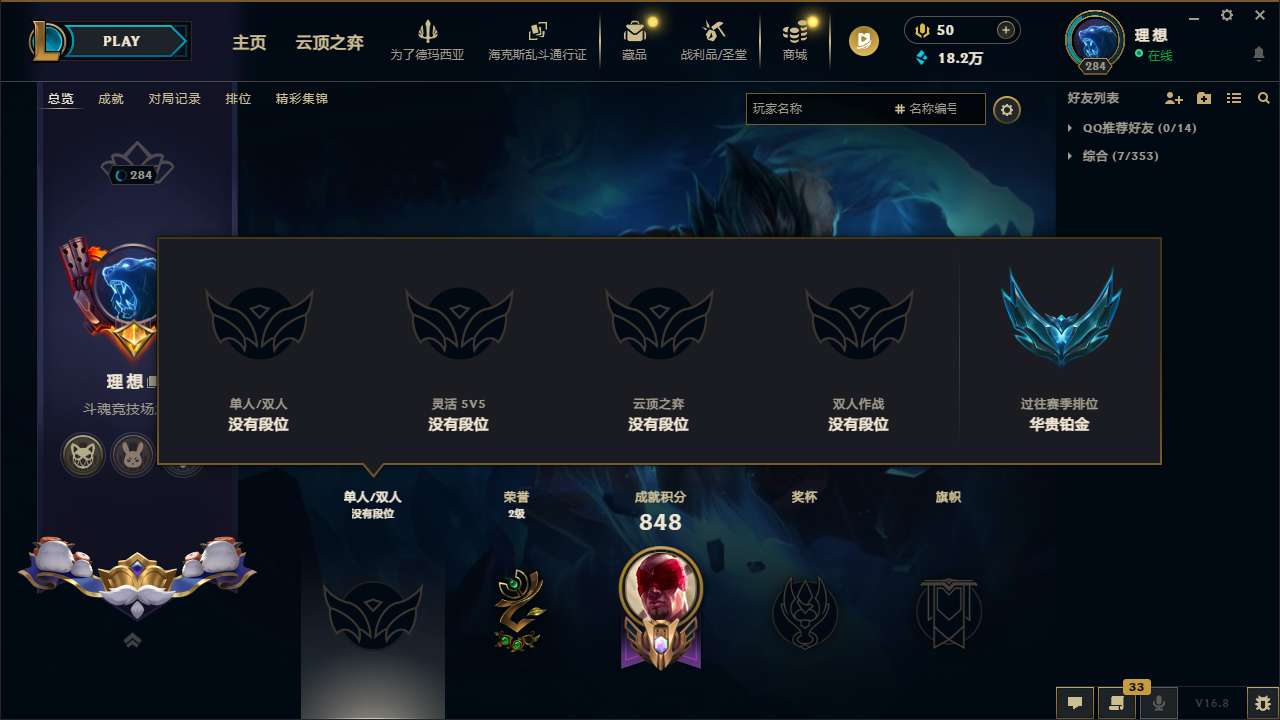The width and height of the screenshot is (1280, 720).
Task: Toggle friend list display mode icon
Action: 1233,98
